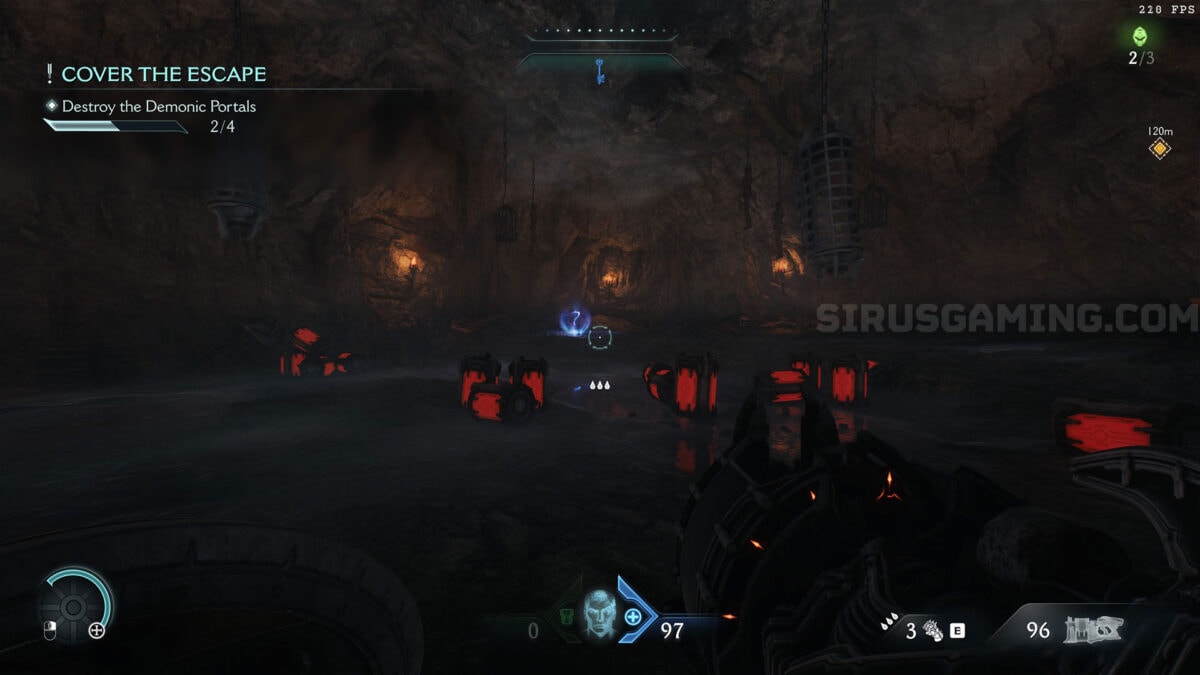Select the blue health plus icon
Image resolution: width=1200 pixels, height=675 pixels.
[x=633, y=617]
